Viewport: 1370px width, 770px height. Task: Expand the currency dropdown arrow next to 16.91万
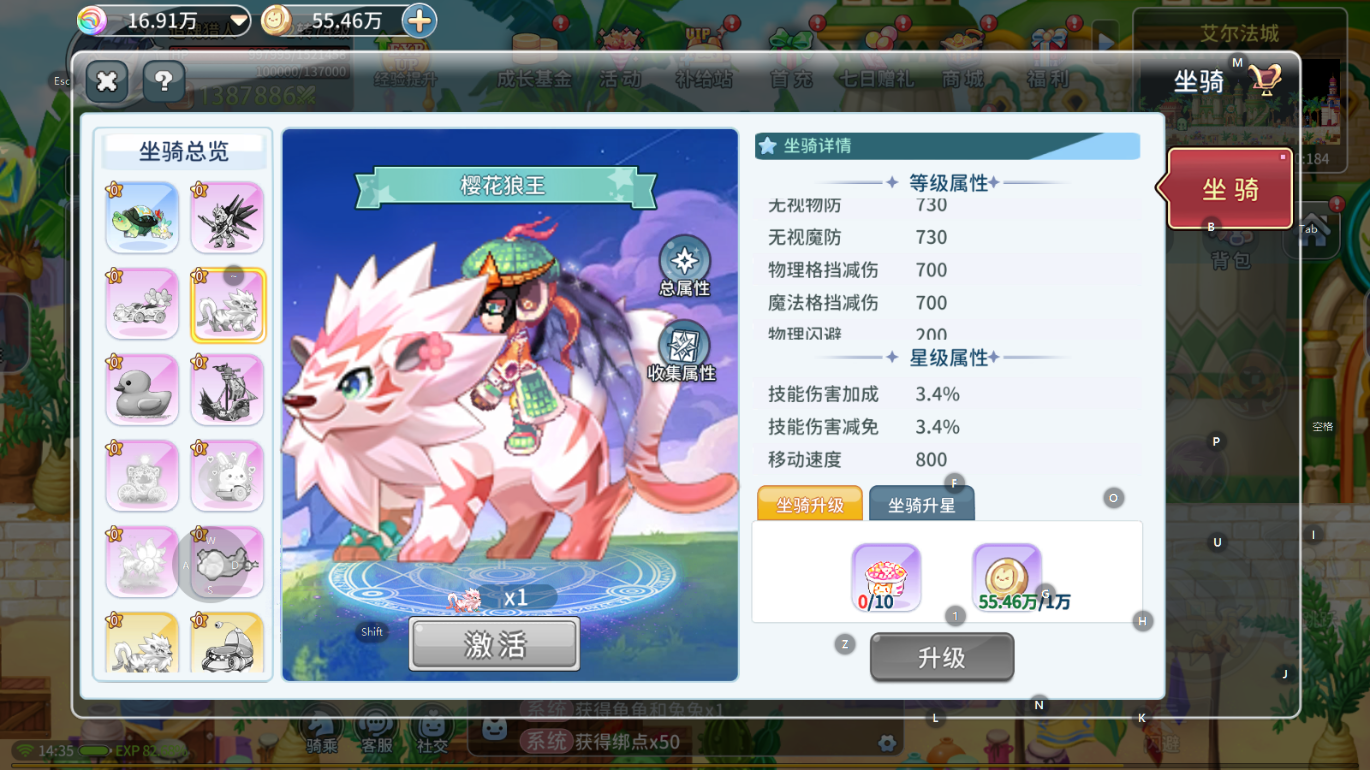click(x=237, y=20)
